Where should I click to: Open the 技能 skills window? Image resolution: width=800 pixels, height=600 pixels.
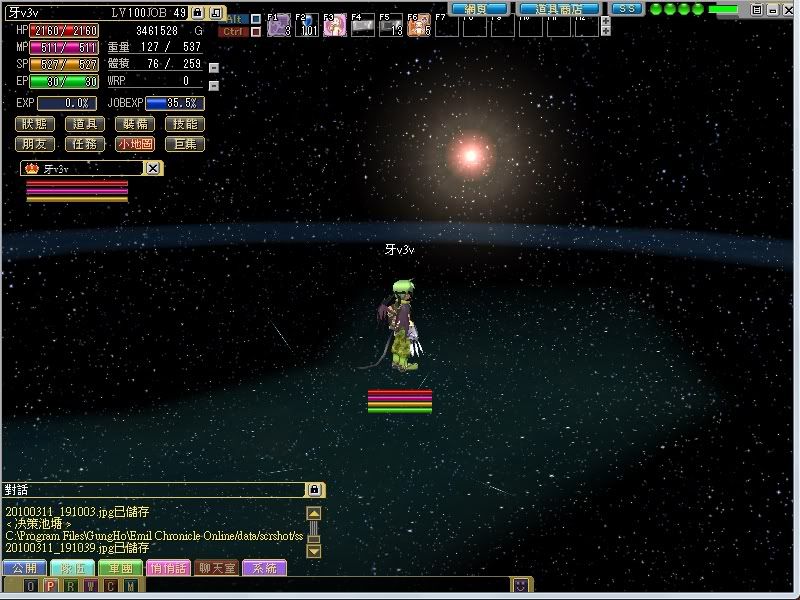point(185,125)
